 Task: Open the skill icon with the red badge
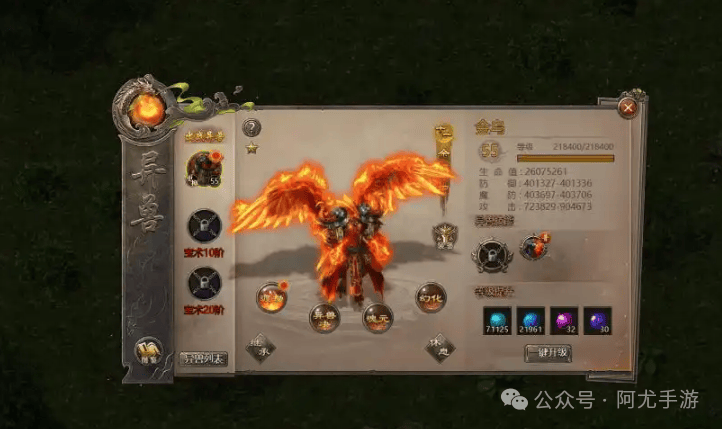tap(533, 248)
